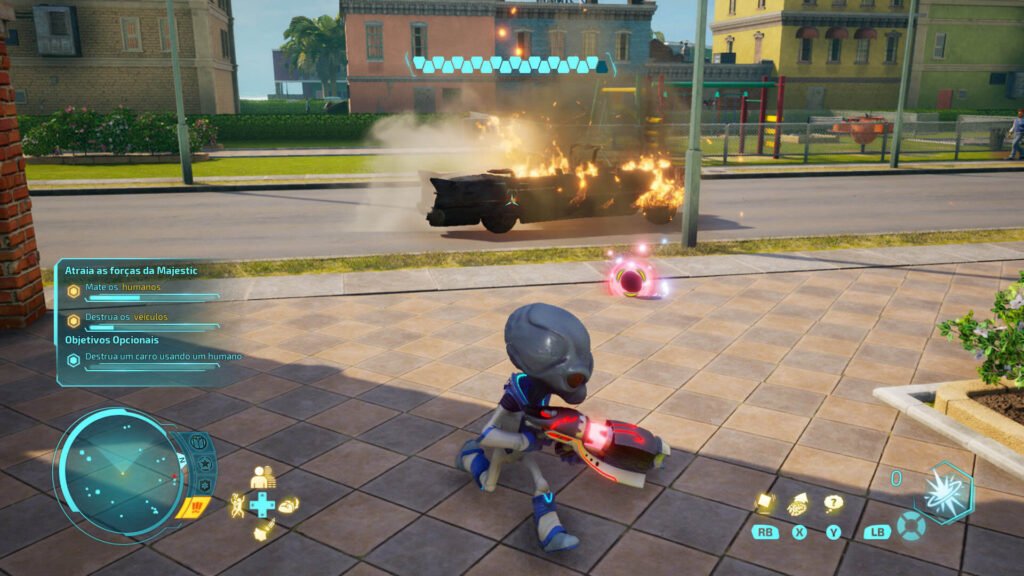Activate the question mark thought bubble ability
Viewport: 1024px width, 576px height.
[x=833, y=503]
